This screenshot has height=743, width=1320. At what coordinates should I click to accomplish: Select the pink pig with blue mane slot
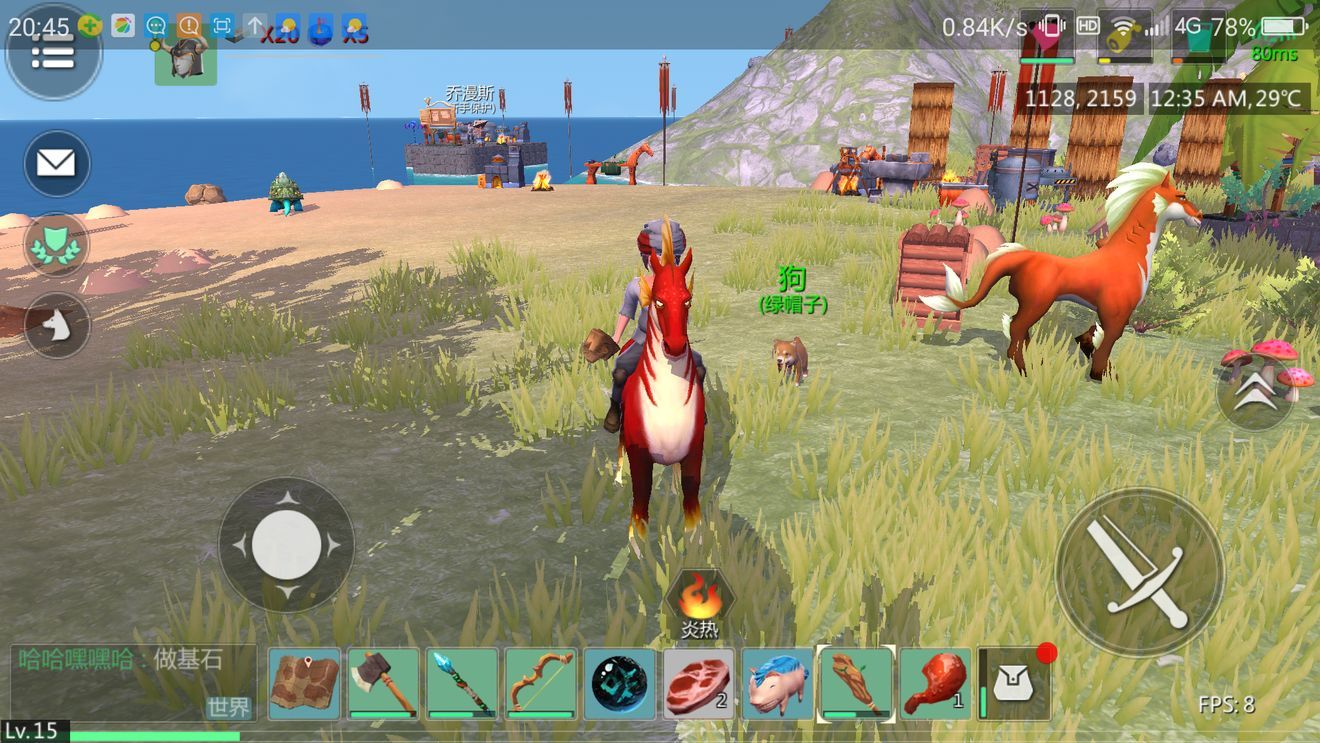click(x=777, y=684)
